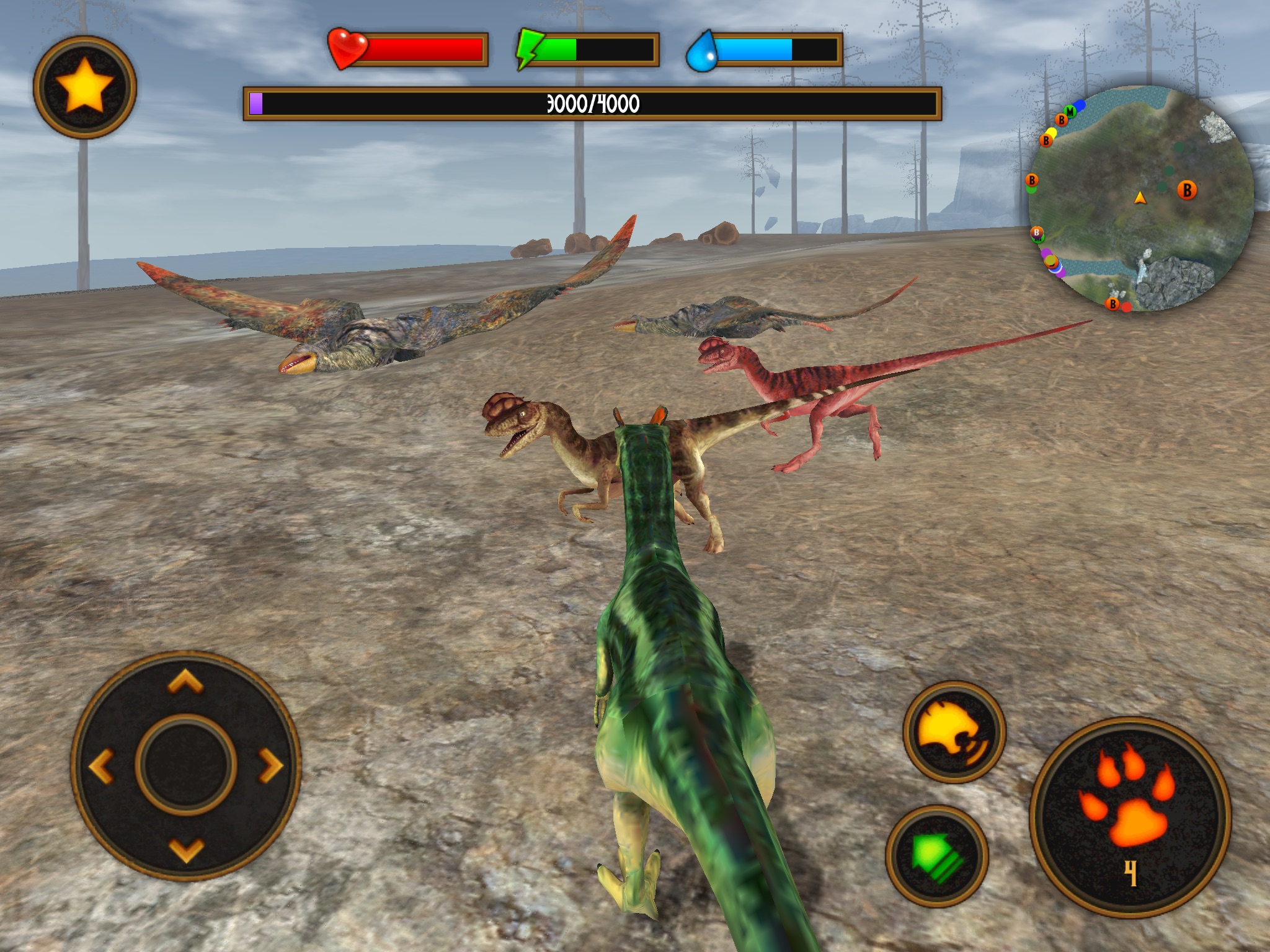
Task: Move forward with the joystick up arrow
Action: [185, 683]
